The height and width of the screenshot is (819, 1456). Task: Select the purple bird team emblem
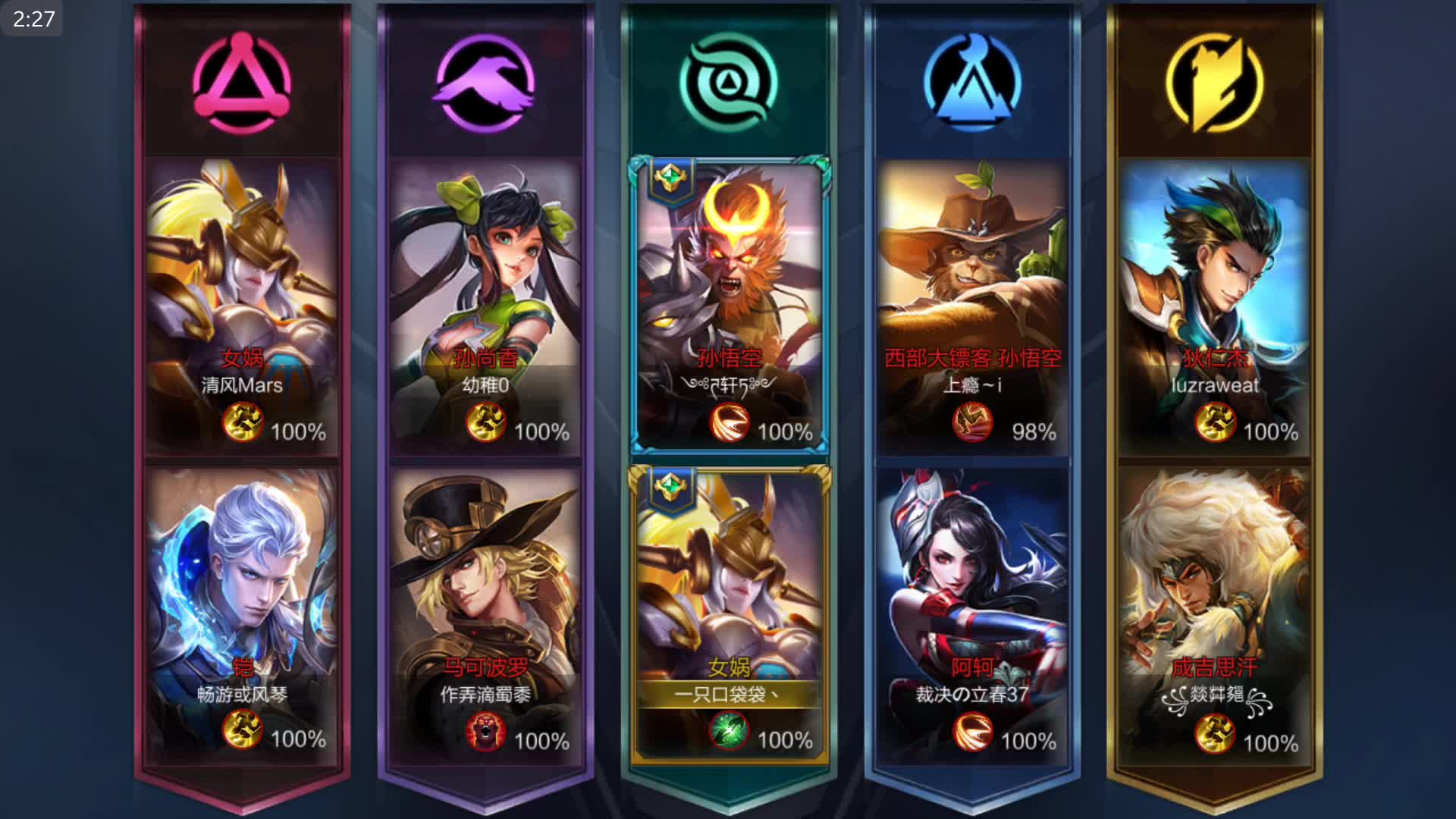click(485, 82)
